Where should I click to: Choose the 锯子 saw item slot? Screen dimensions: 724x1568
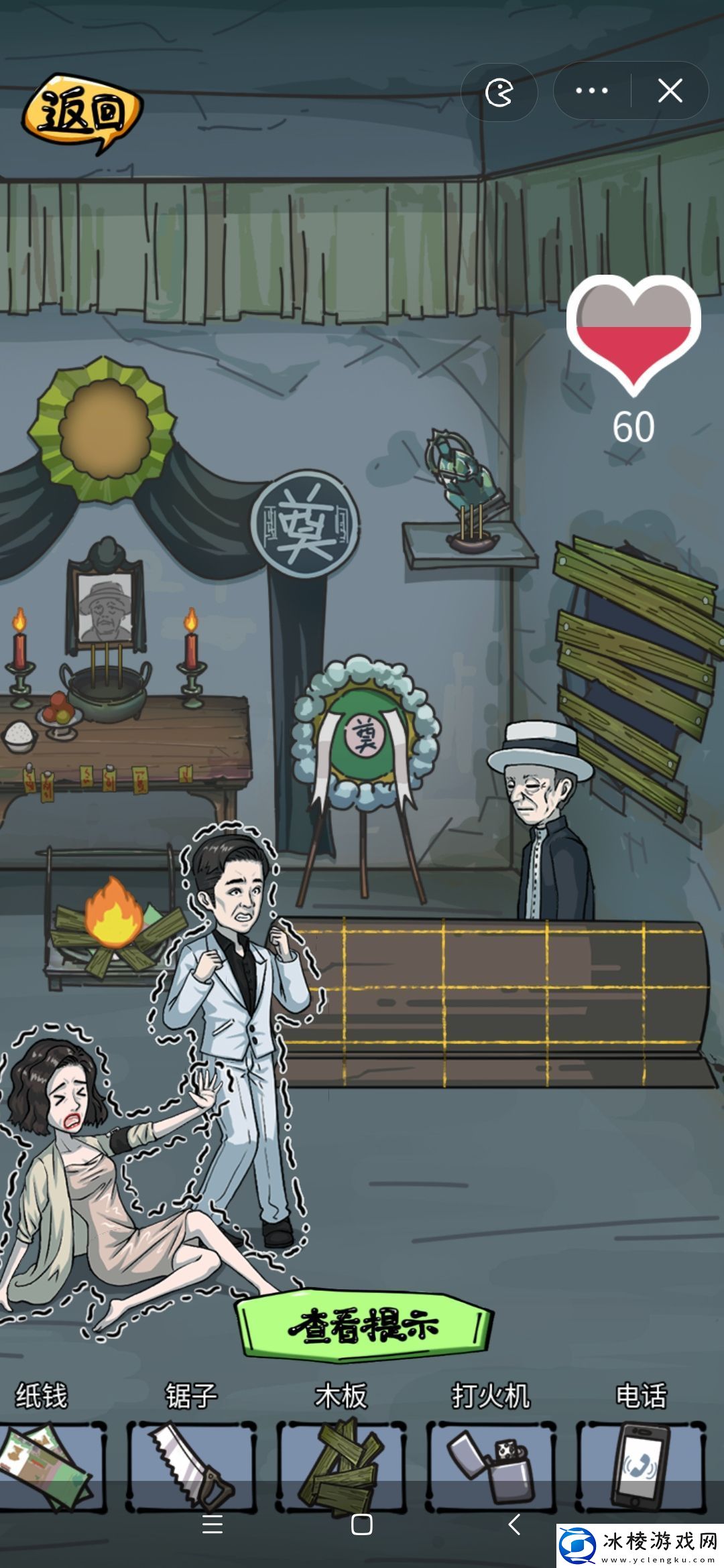tap(192, 1457)
